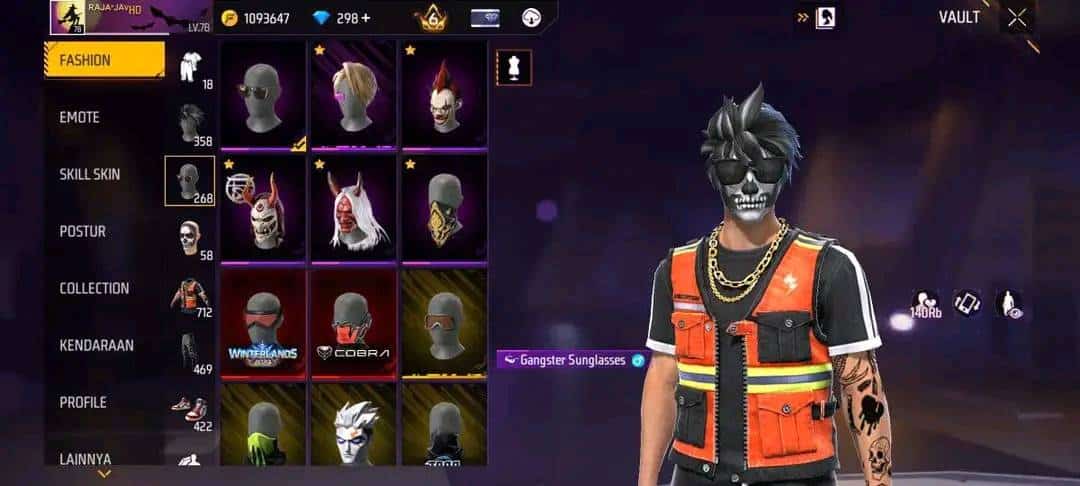
Task: Select the Profile menu entry
Action: (x=83, y=402)
